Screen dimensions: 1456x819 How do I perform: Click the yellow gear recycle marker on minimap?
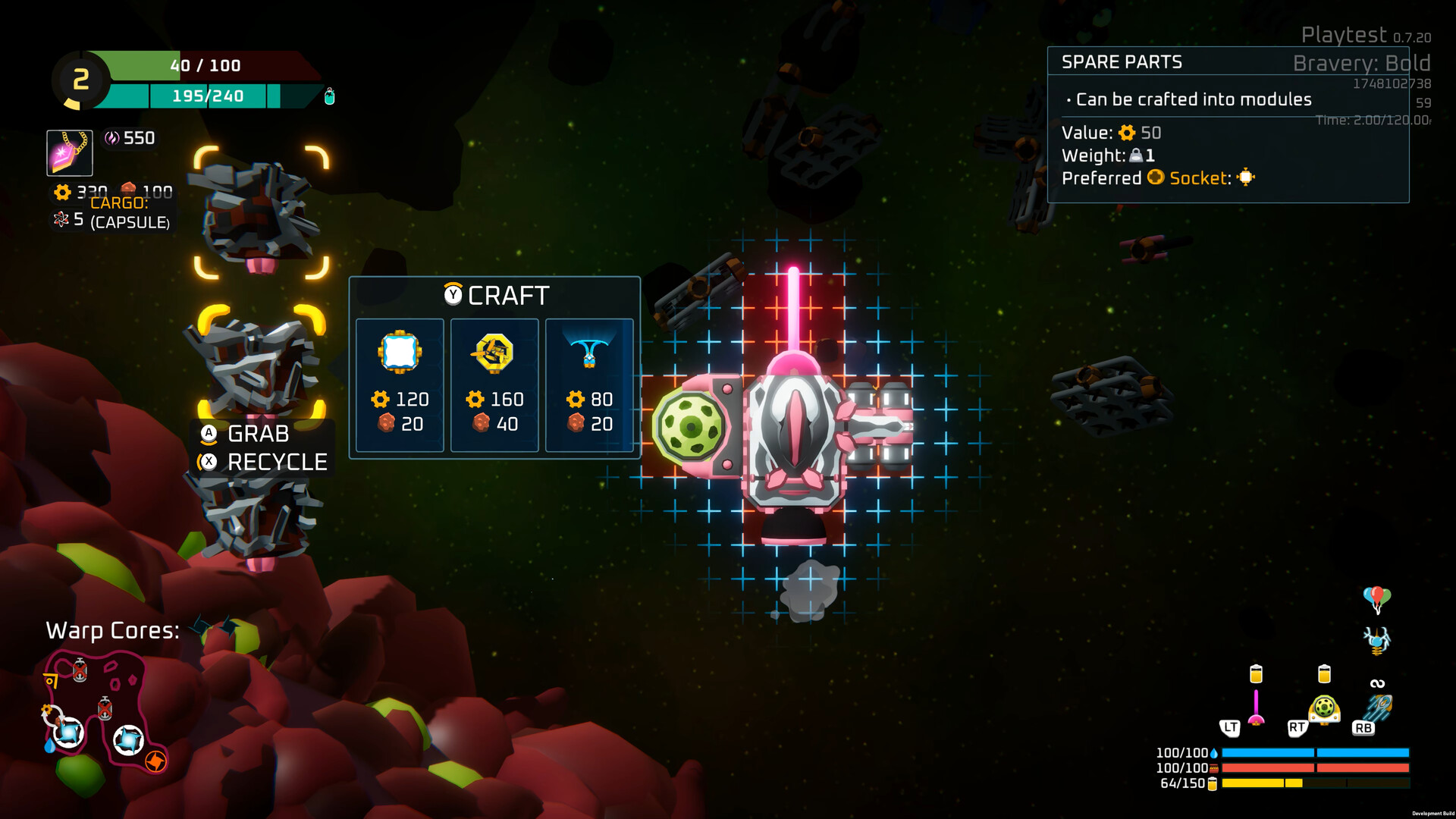click(x=47, y=711)
